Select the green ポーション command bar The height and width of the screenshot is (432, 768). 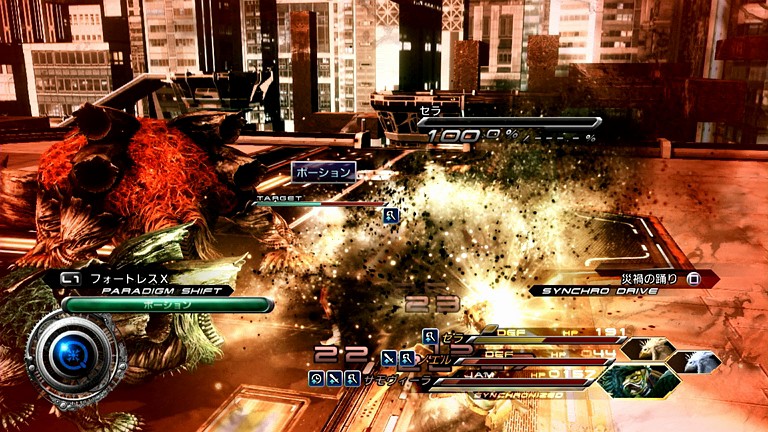coord(167,304)
